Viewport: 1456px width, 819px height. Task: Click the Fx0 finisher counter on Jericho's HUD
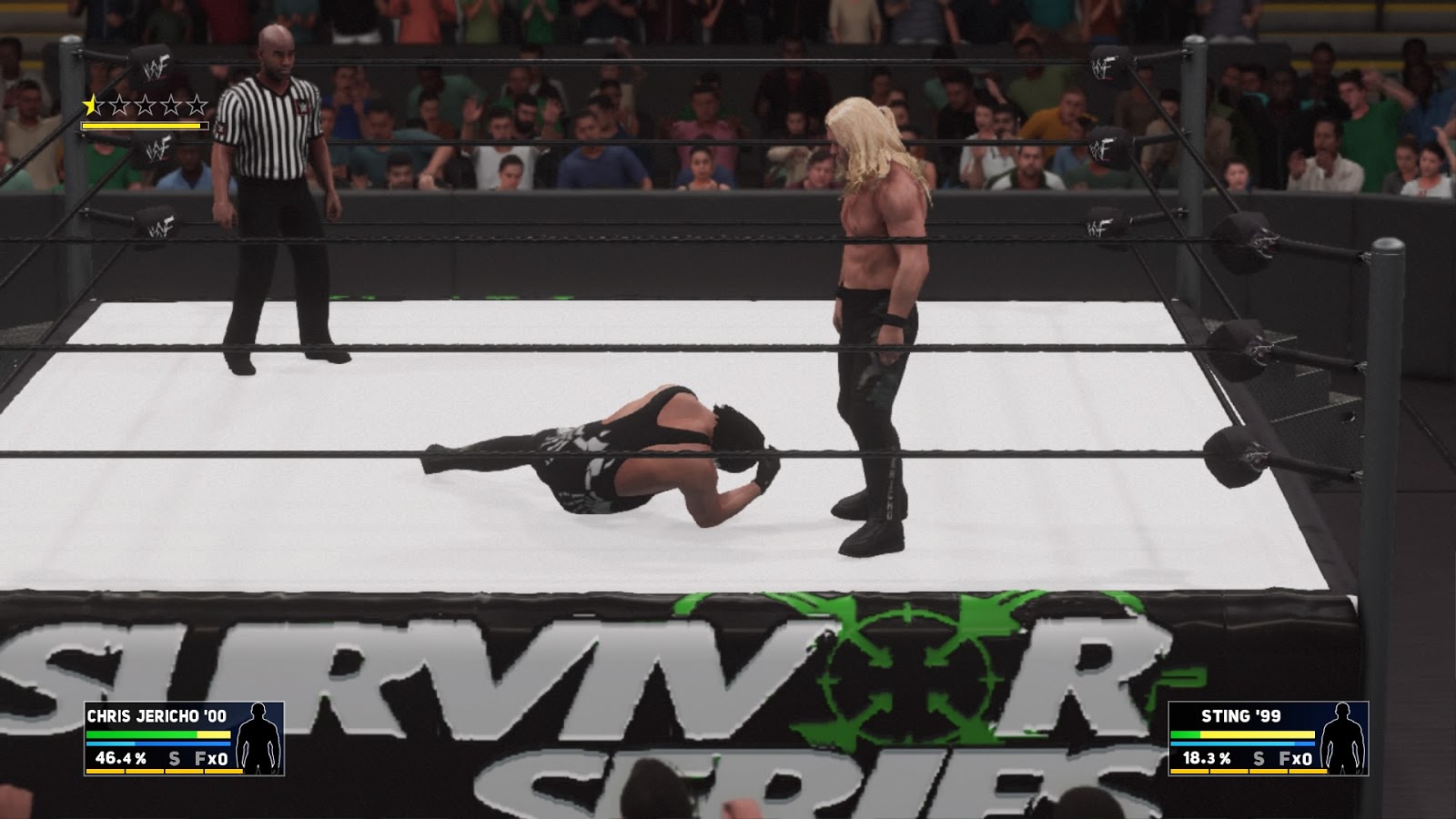pyautogui.click(x=214, y=759)
